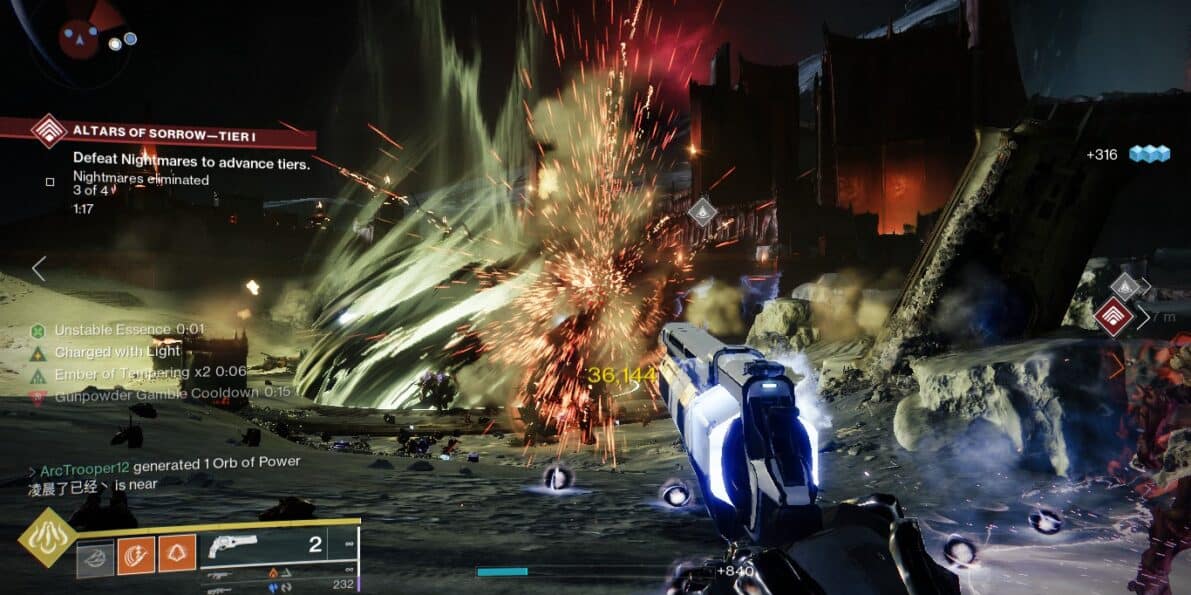
Task: Select the red public event waypoint marker
Action: pos(1112,317)
